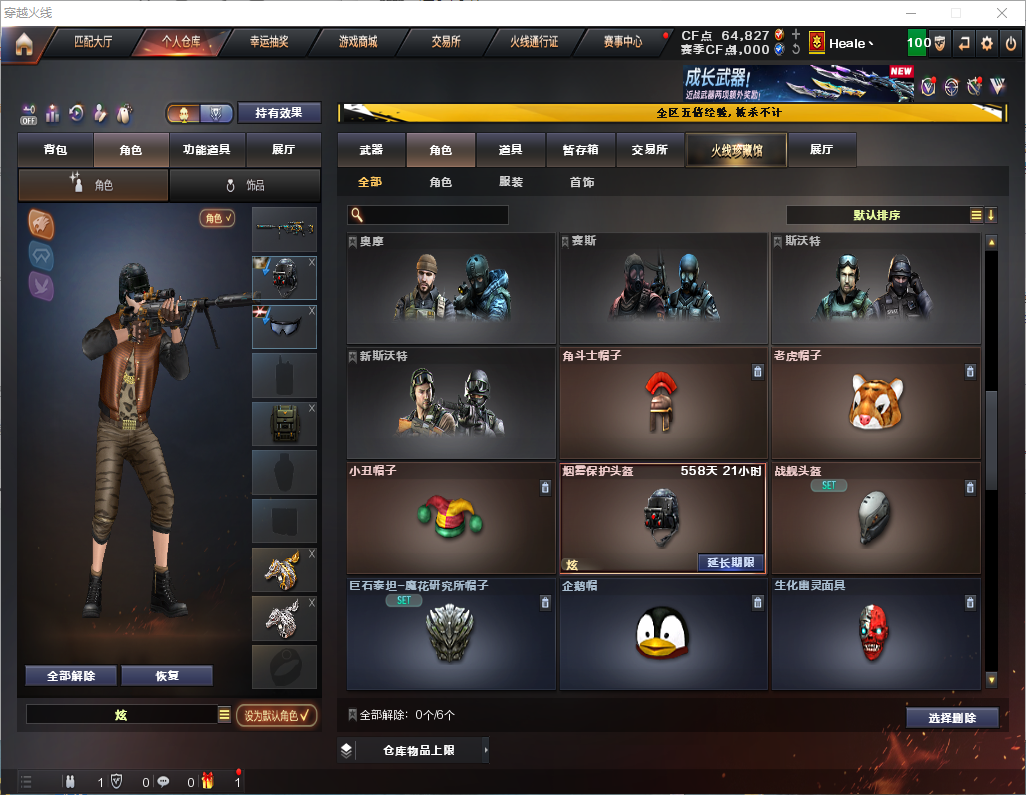Open the 交易所 exchange in top navigation

pyautogui.click(x=446, y=43)
